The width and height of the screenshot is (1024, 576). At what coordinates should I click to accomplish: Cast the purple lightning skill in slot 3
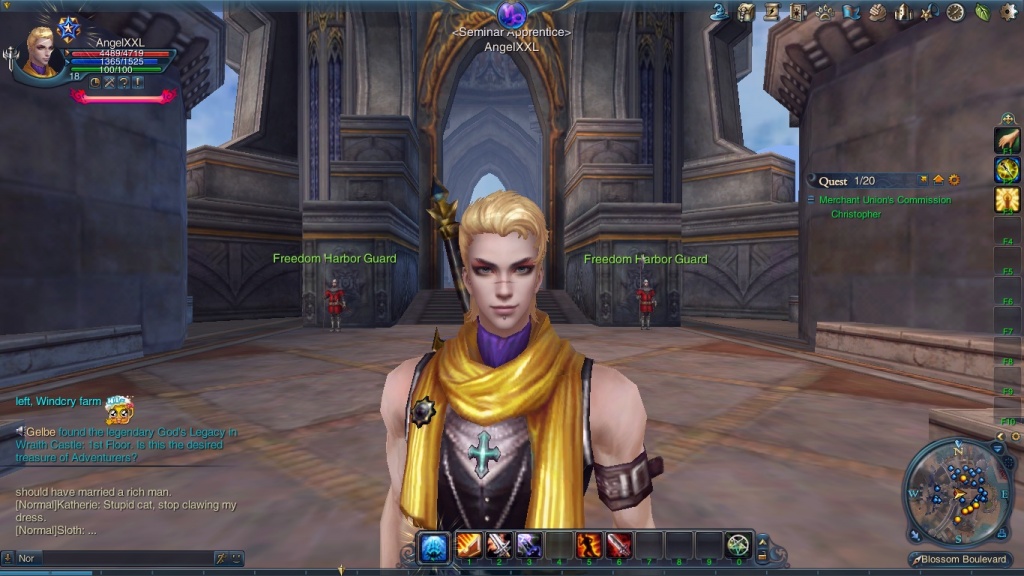tap(529, 546)
